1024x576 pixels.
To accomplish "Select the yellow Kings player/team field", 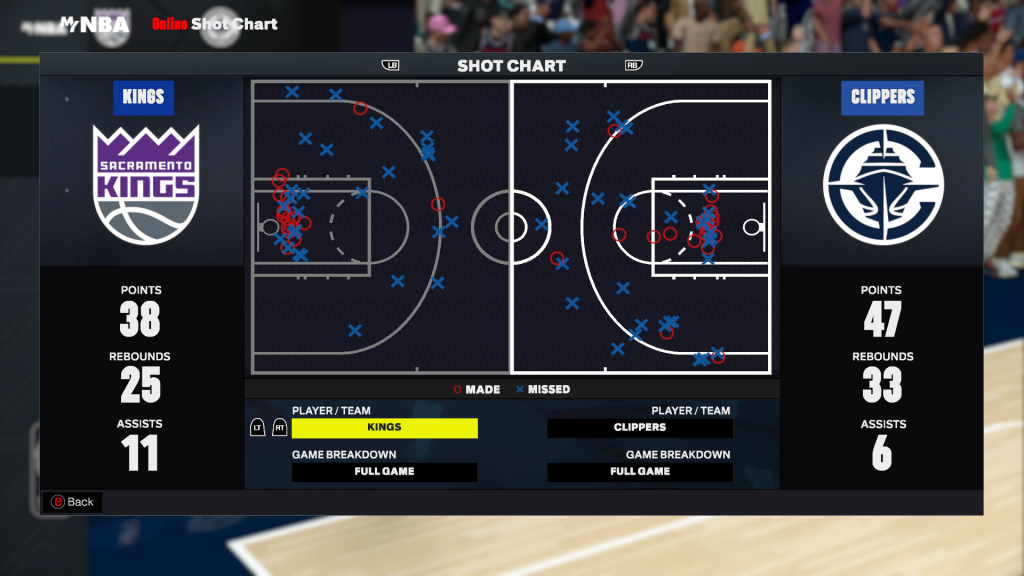I will (x=384, y=428).
